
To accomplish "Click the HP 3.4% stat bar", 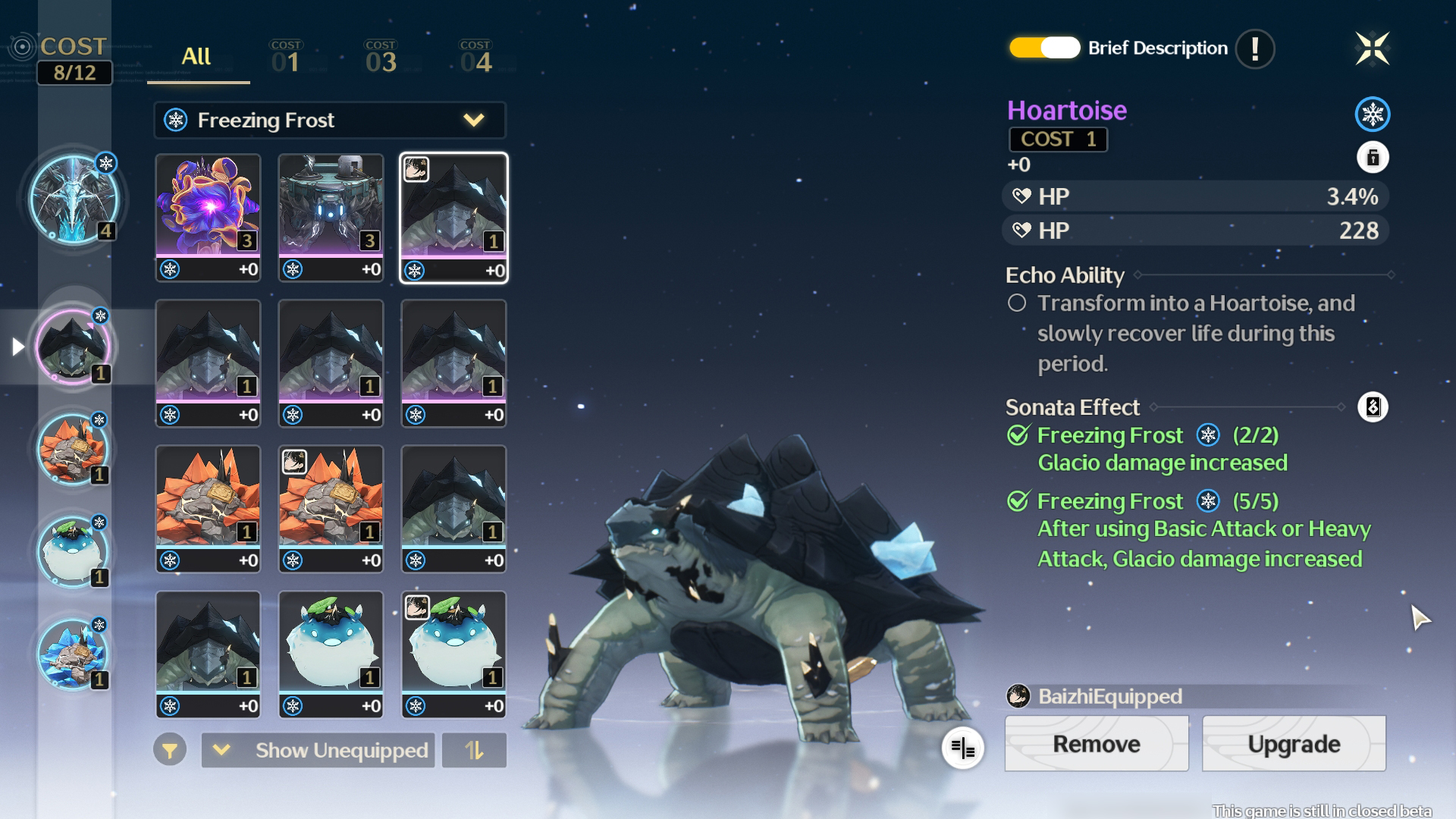I will (1195, 196).
